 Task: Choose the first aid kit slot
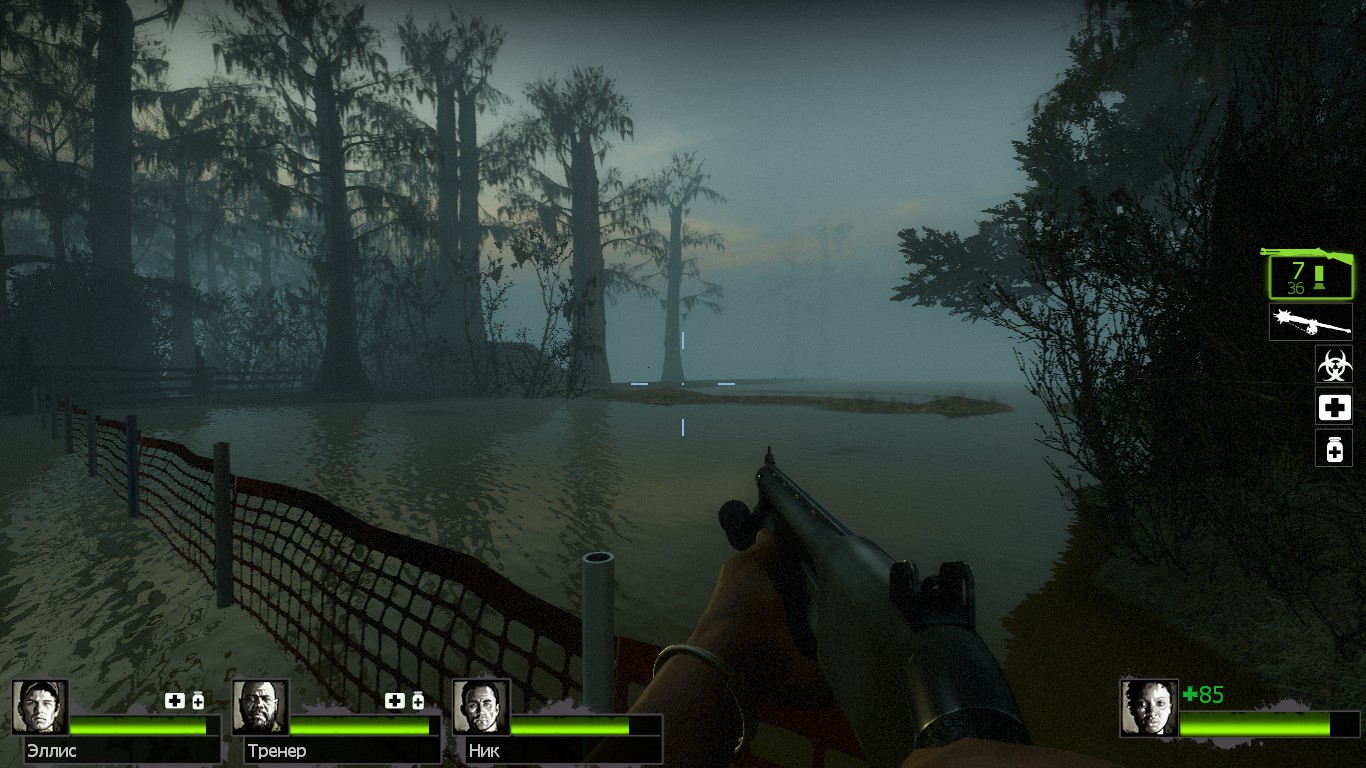point(1333,407)
